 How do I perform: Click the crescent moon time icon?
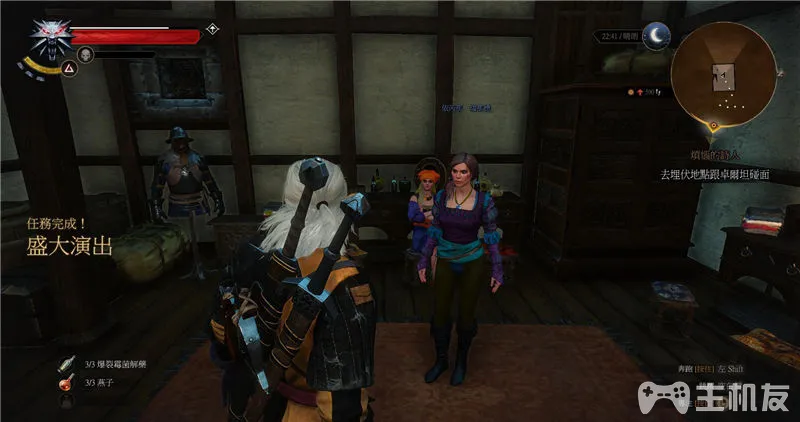[656, 35]
